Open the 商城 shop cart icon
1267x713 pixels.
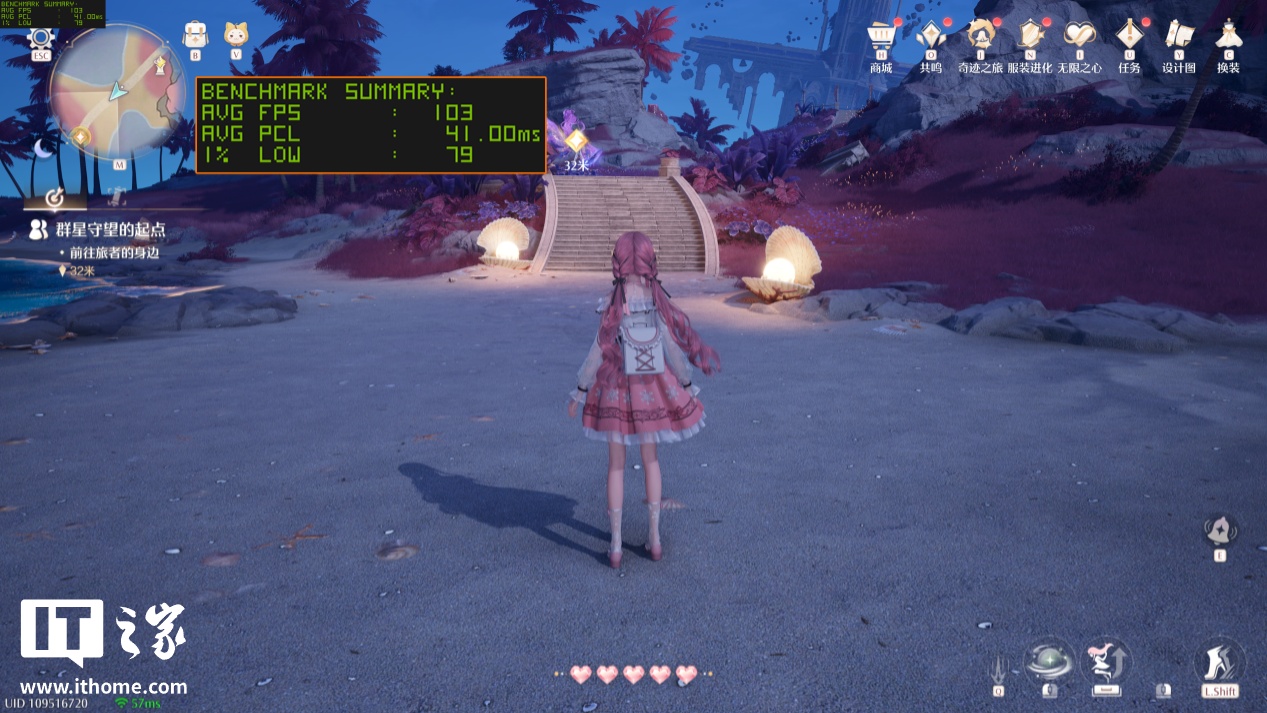[x=880, y=36]
